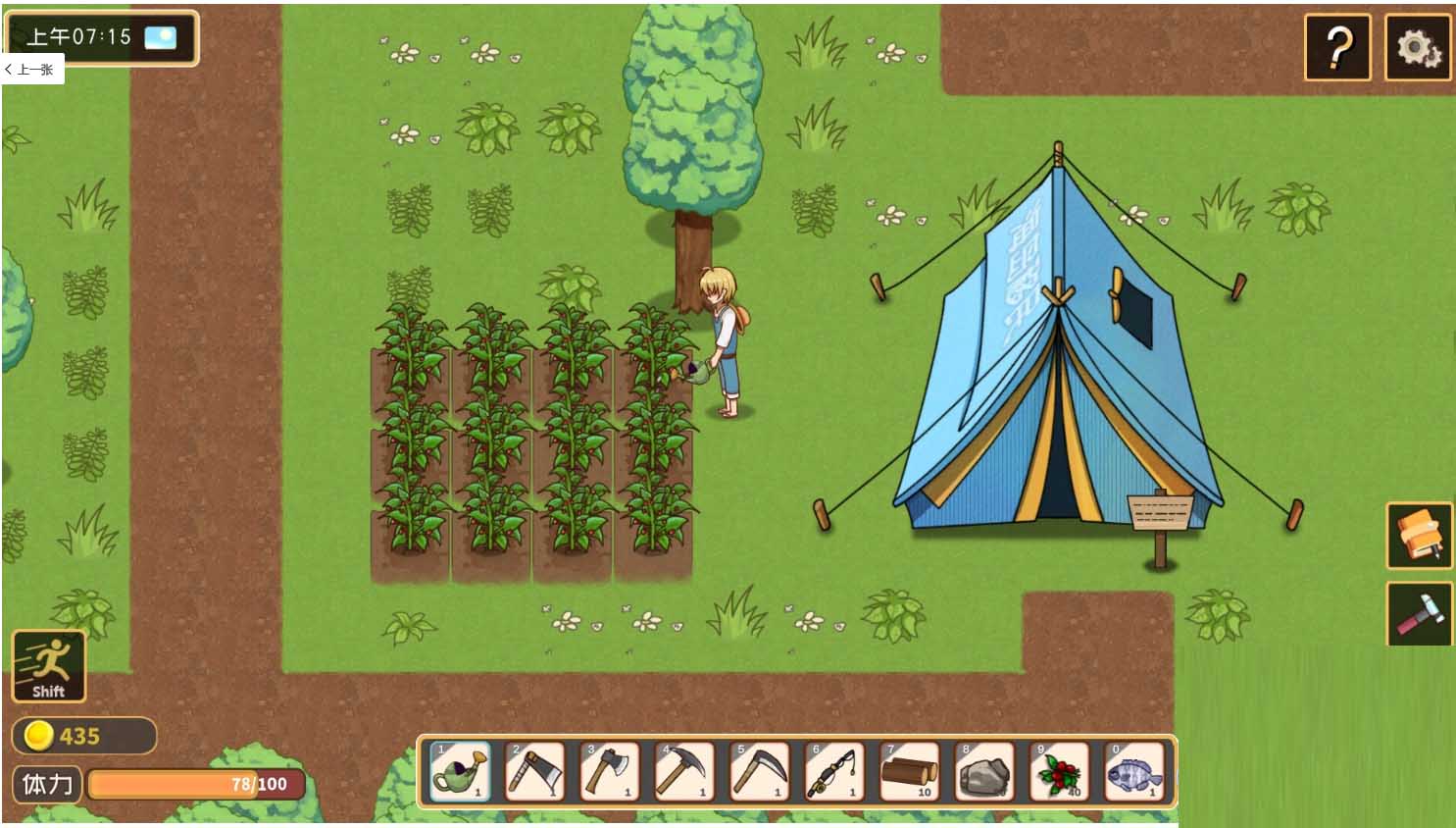
Task: Open the orange journal book icon
Action: pyautogui.click(x=1419, y=536)
